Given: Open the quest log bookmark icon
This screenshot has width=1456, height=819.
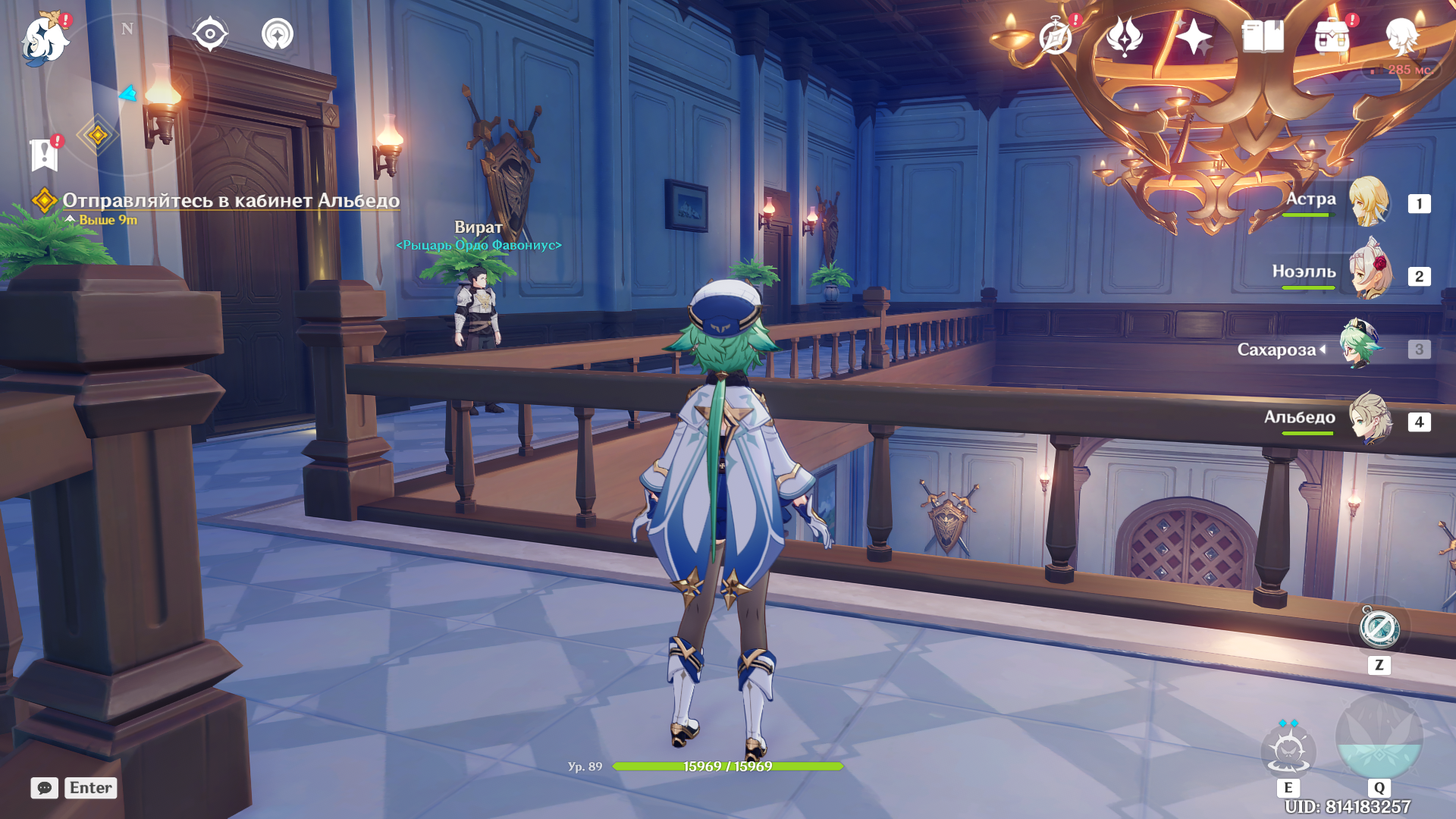Looking at the screenshot, I should click(x=45, y=155).
